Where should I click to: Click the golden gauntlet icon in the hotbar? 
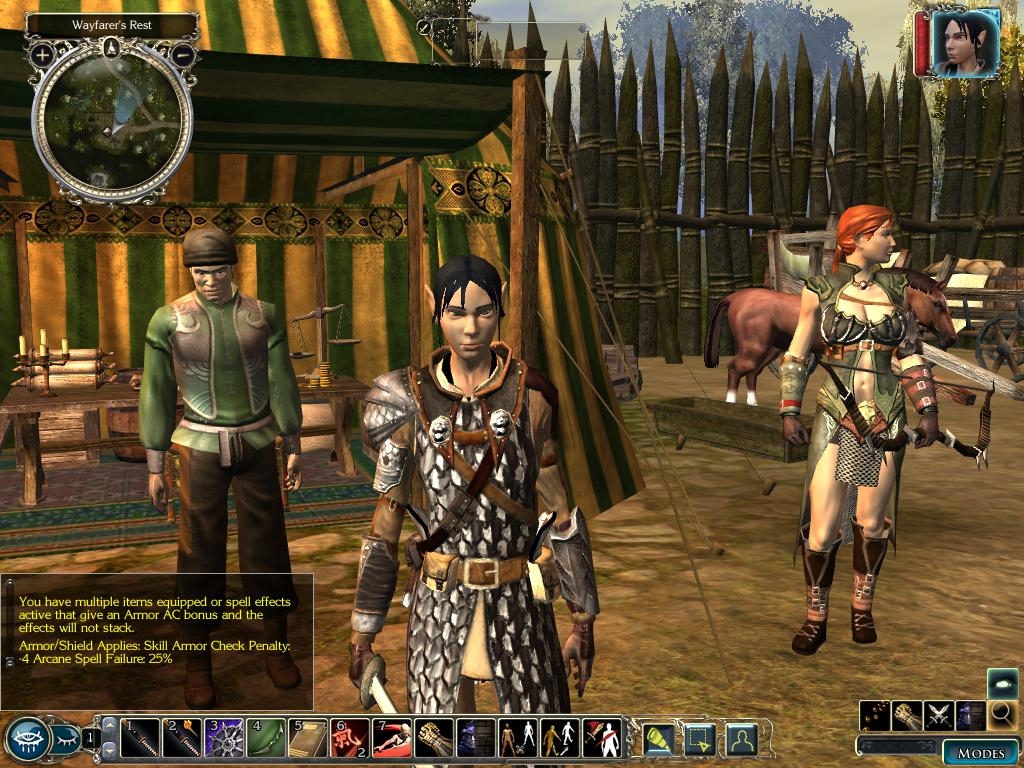[433, 739]
